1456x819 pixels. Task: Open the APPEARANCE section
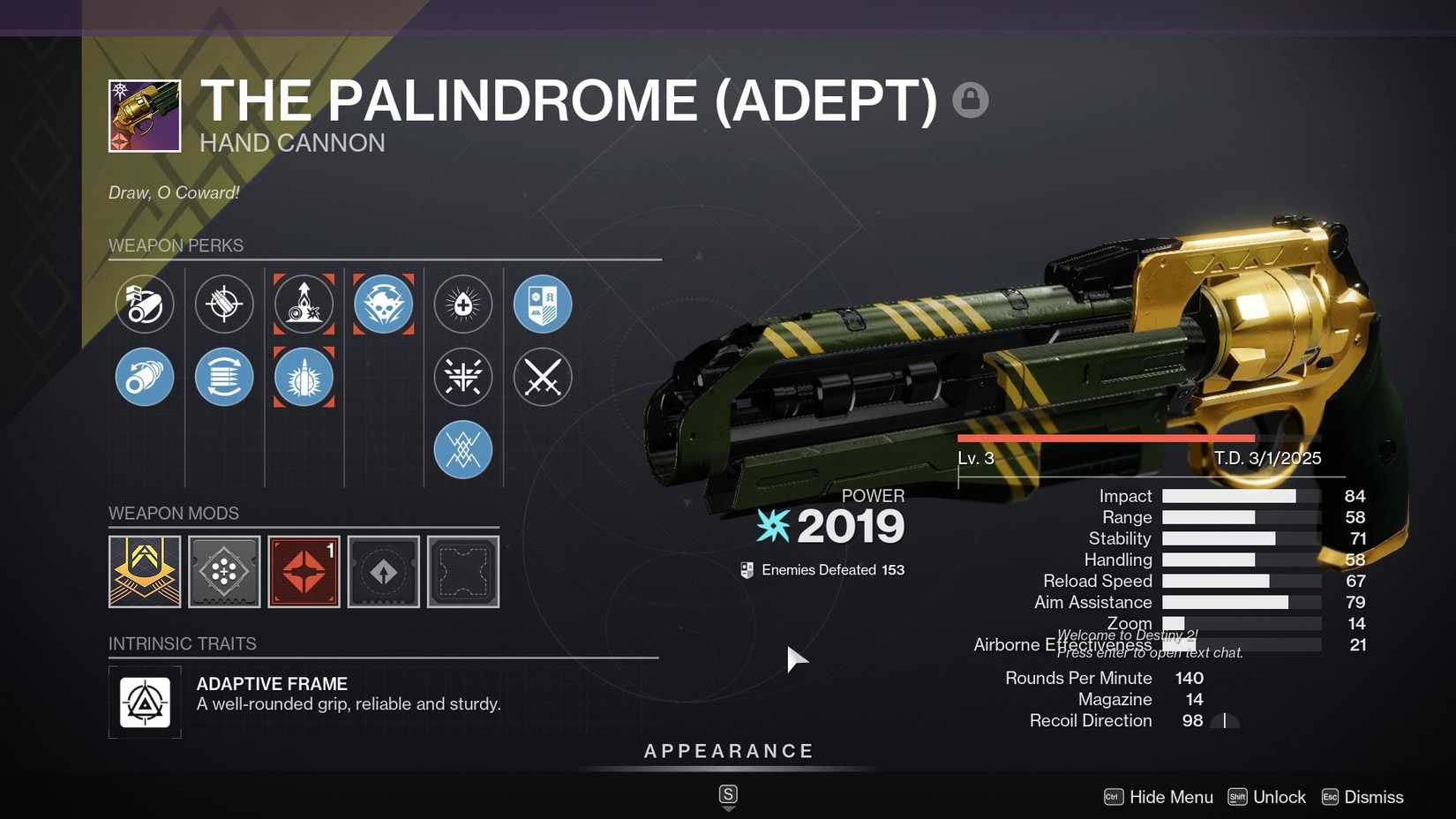pos(727,751)
